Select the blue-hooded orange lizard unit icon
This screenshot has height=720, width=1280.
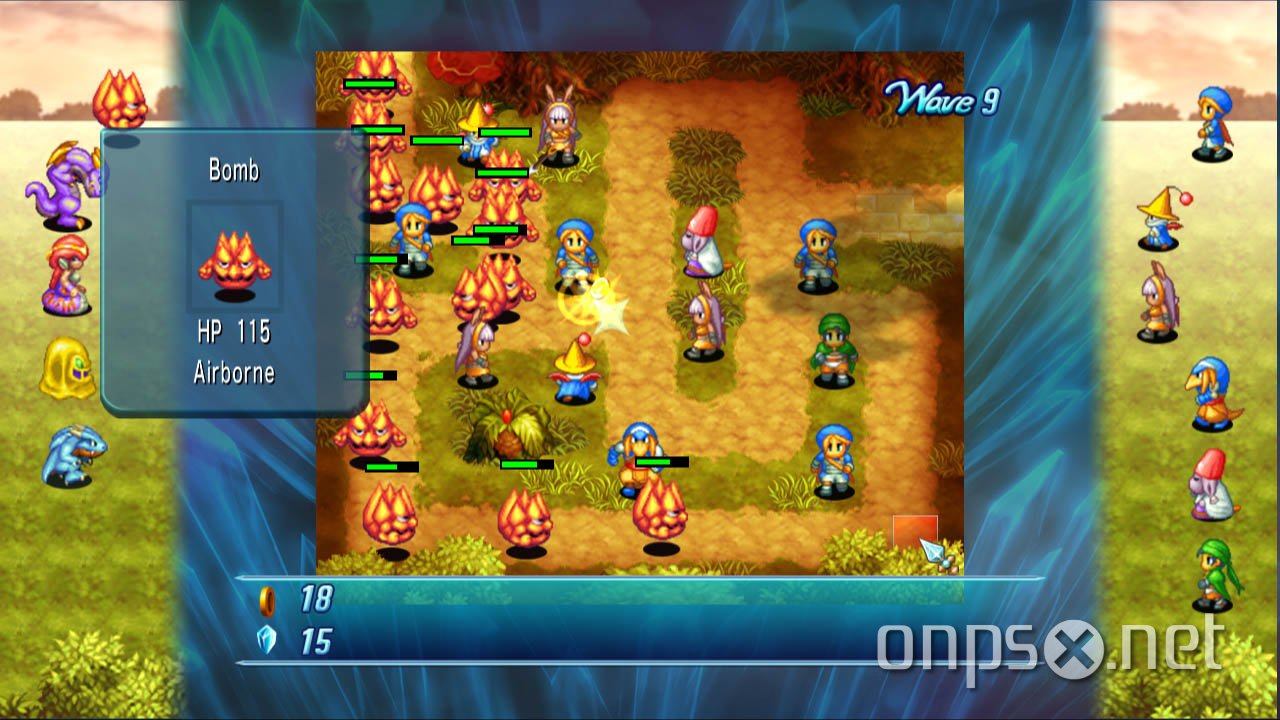tap(1212, 394)
